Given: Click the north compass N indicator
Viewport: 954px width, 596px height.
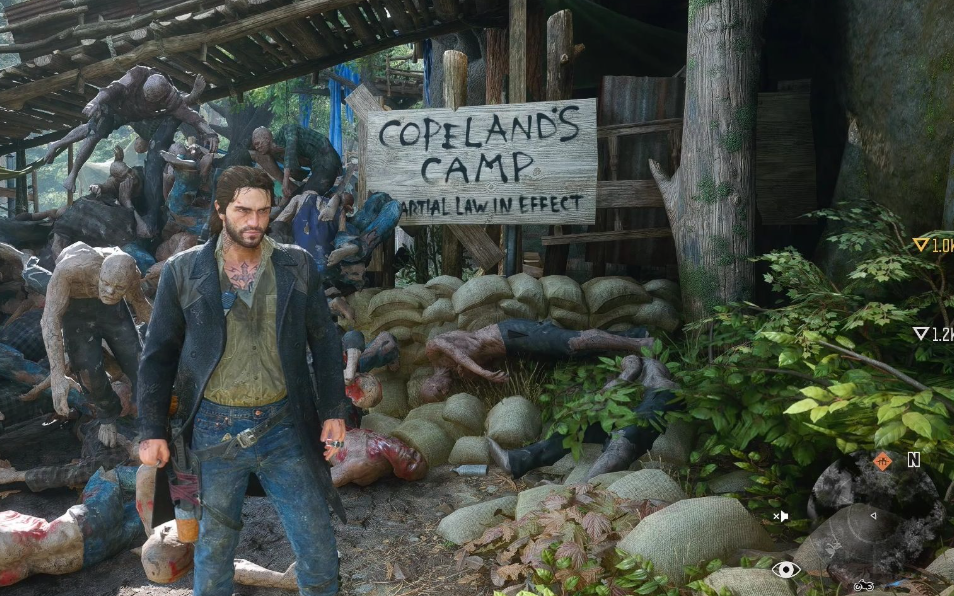Looking at the screenshot, I should tap(913, 460).
